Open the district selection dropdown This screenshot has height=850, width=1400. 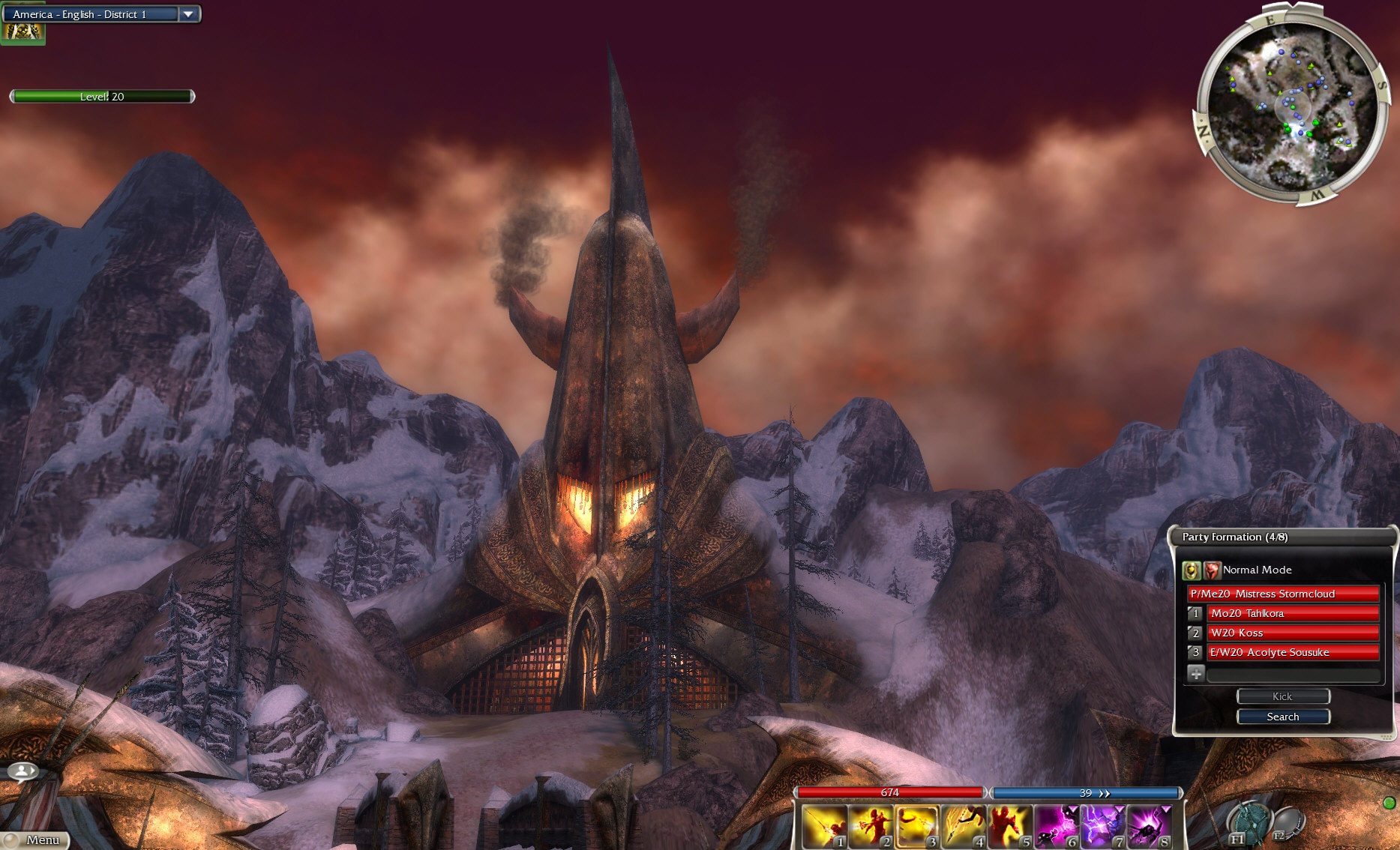coord(188,14)
